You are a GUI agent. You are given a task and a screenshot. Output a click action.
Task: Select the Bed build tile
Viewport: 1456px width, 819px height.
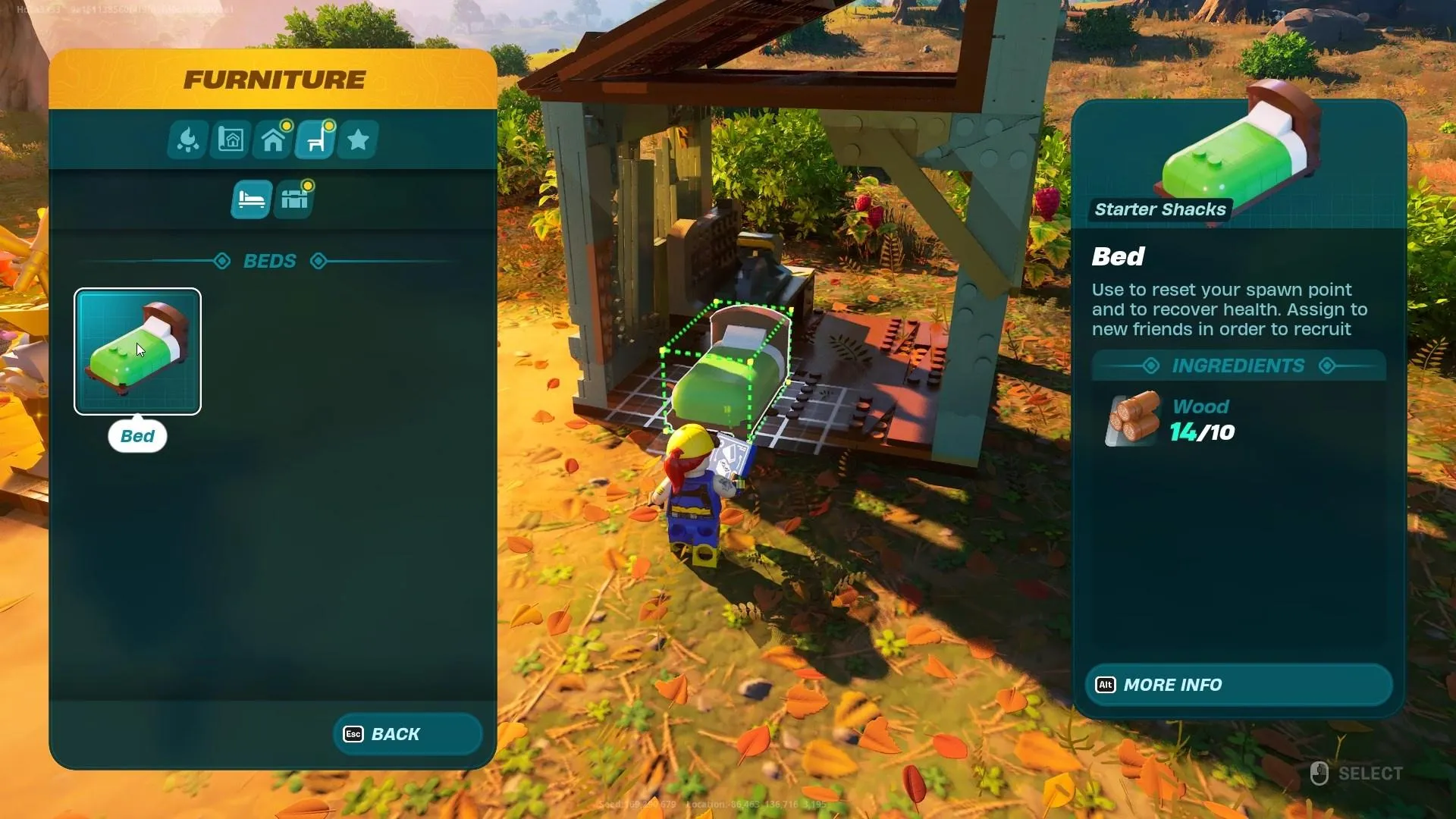click(x=137, y=351)
